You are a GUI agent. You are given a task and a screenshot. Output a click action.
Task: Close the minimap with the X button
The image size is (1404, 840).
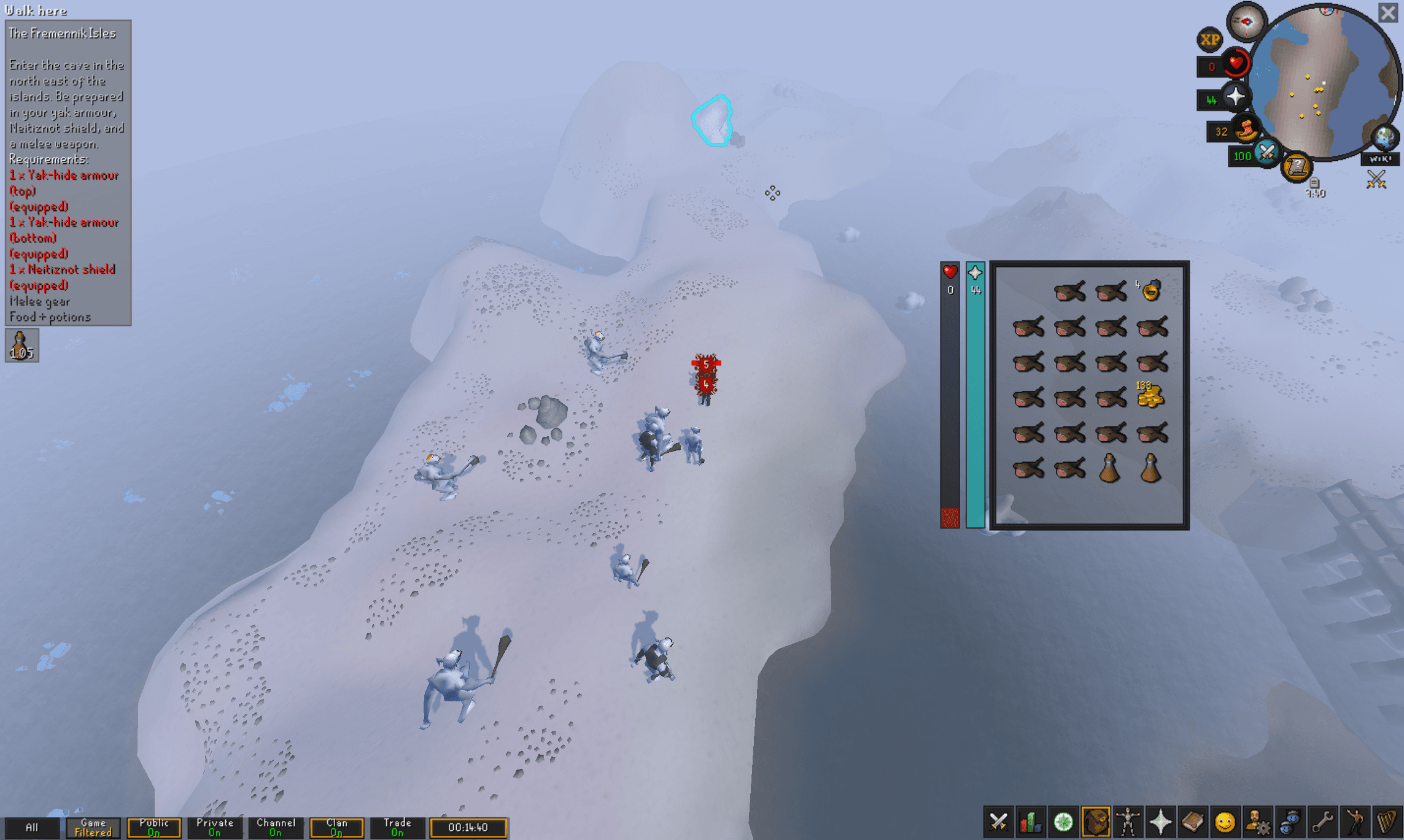pos(1387,13)
